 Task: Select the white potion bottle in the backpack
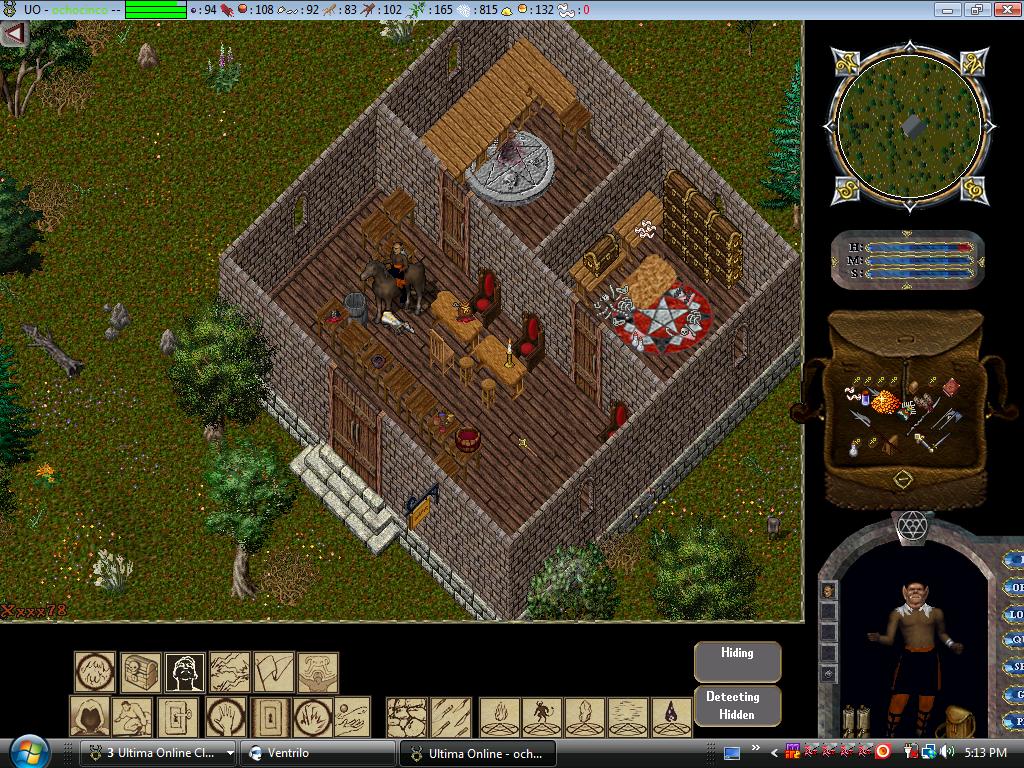tap(853, 449)
